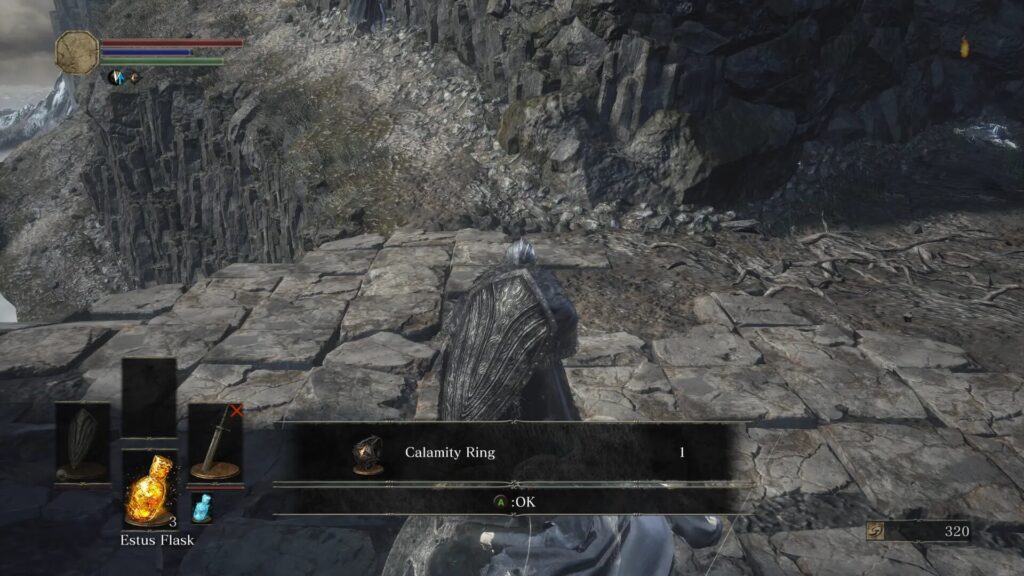Select the left-hand shield equipment slot

click(82, 443)
